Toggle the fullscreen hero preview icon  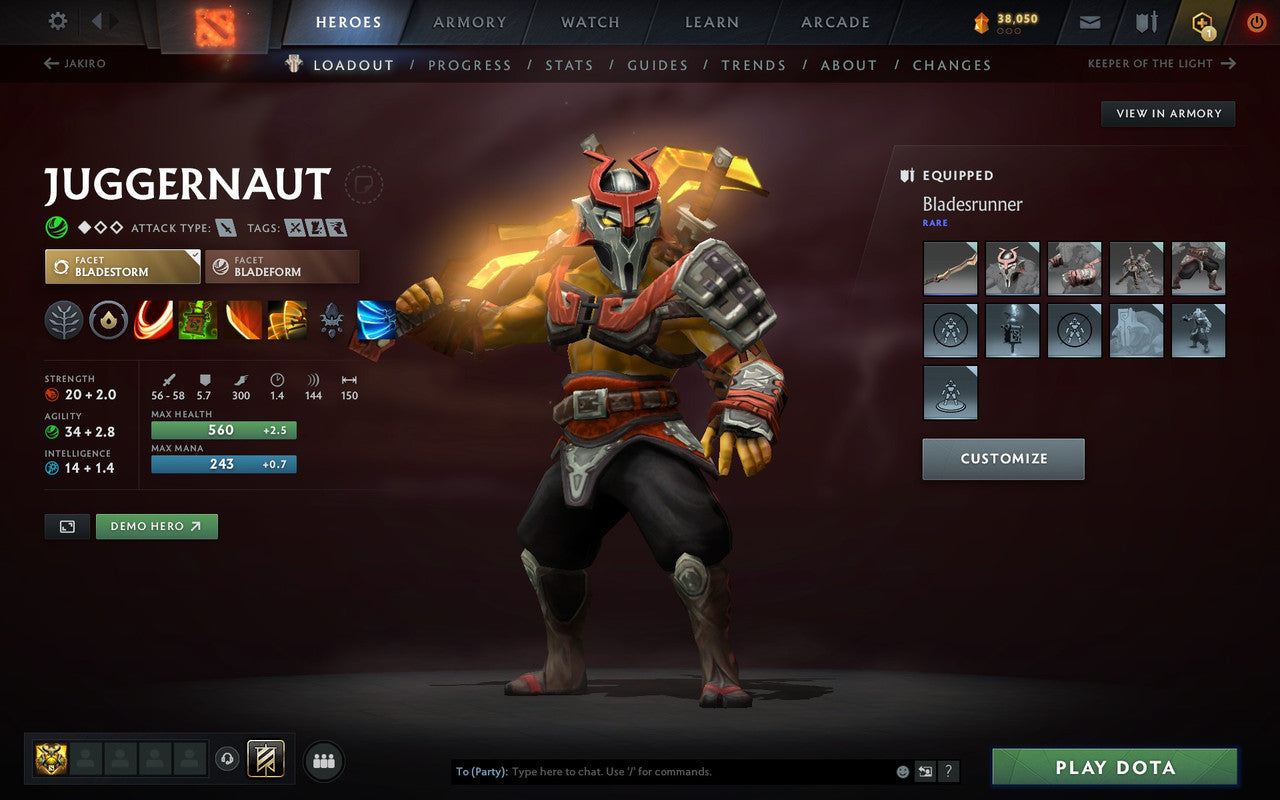[67, 526]
